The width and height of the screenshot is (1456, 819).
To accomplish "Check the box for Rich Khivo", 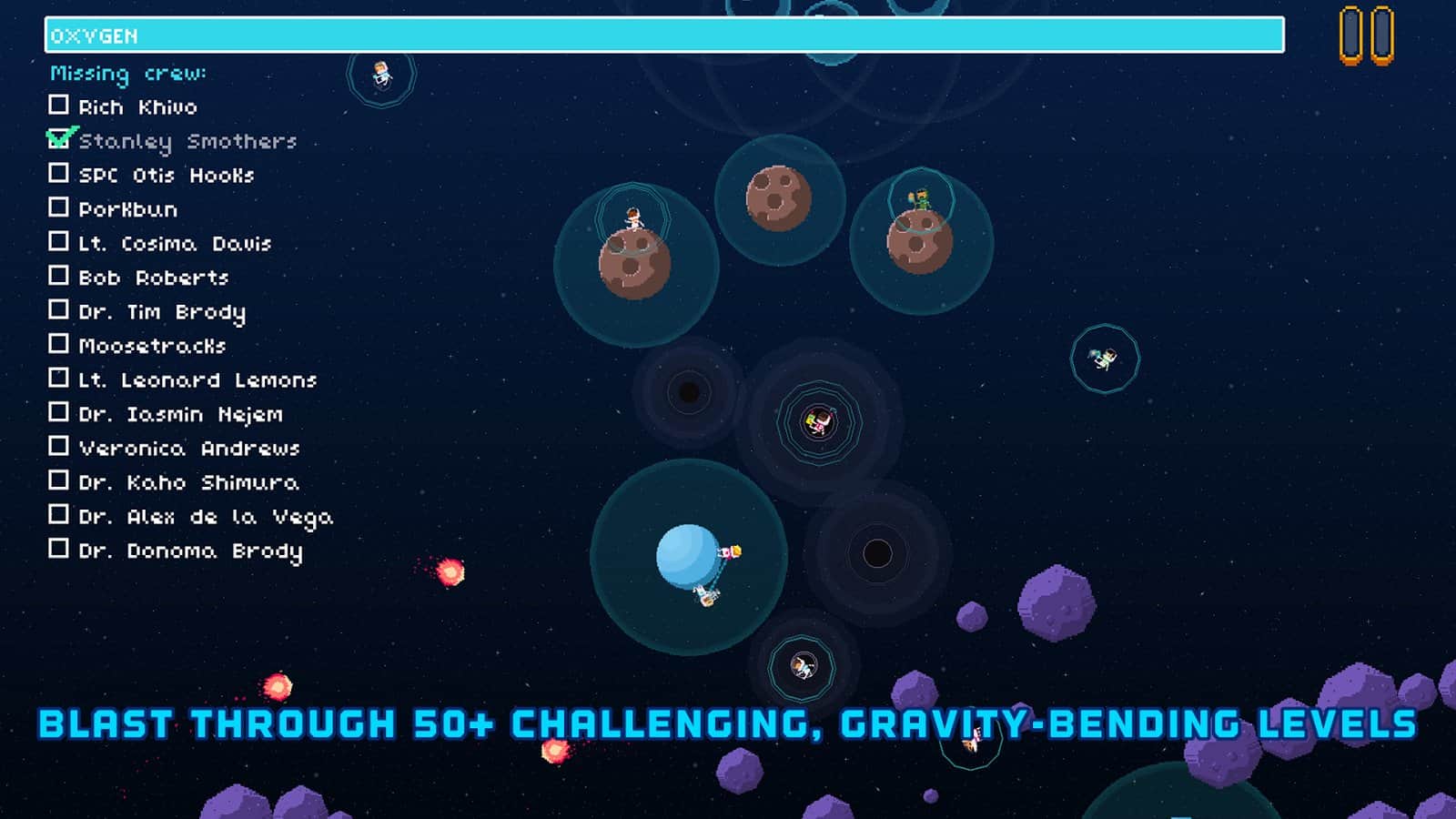I will [x=60, y=106].
